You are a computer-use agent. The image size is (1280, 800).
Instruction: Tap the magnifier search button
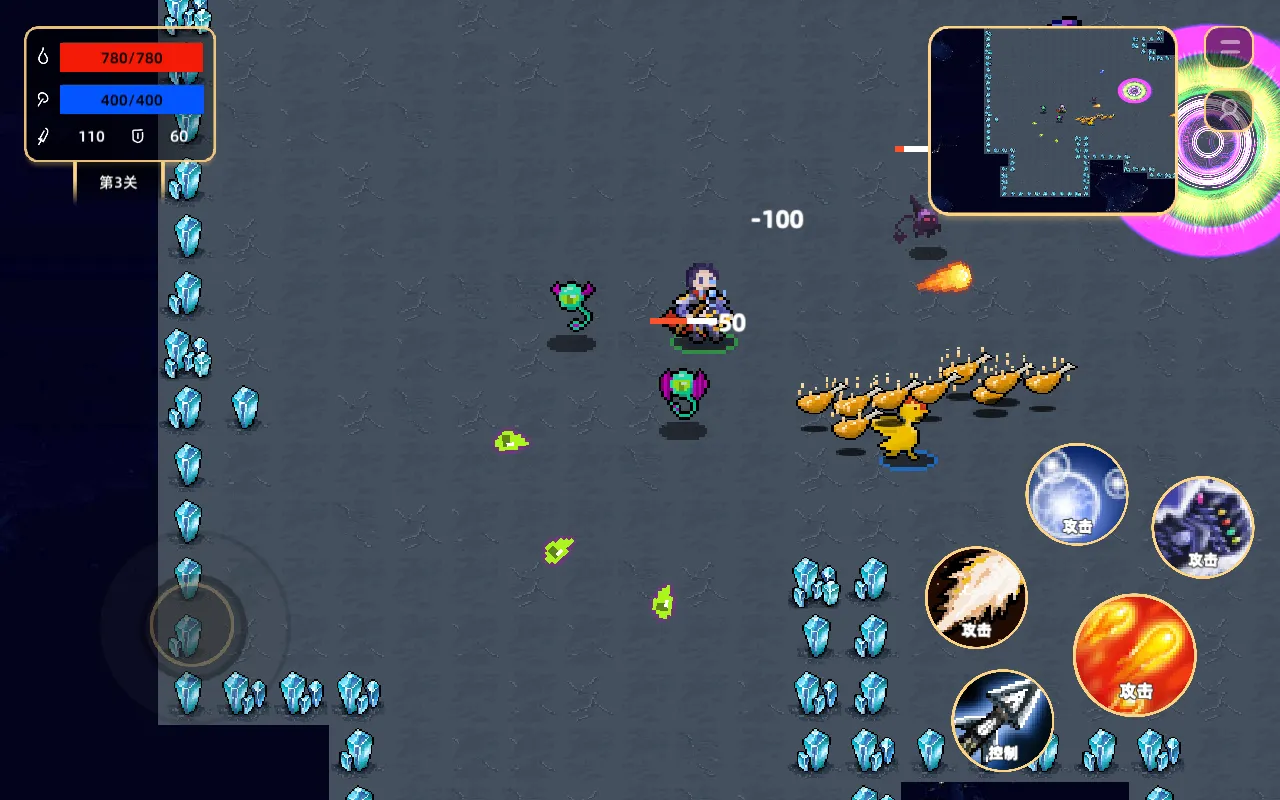[x=1229, y=110]
